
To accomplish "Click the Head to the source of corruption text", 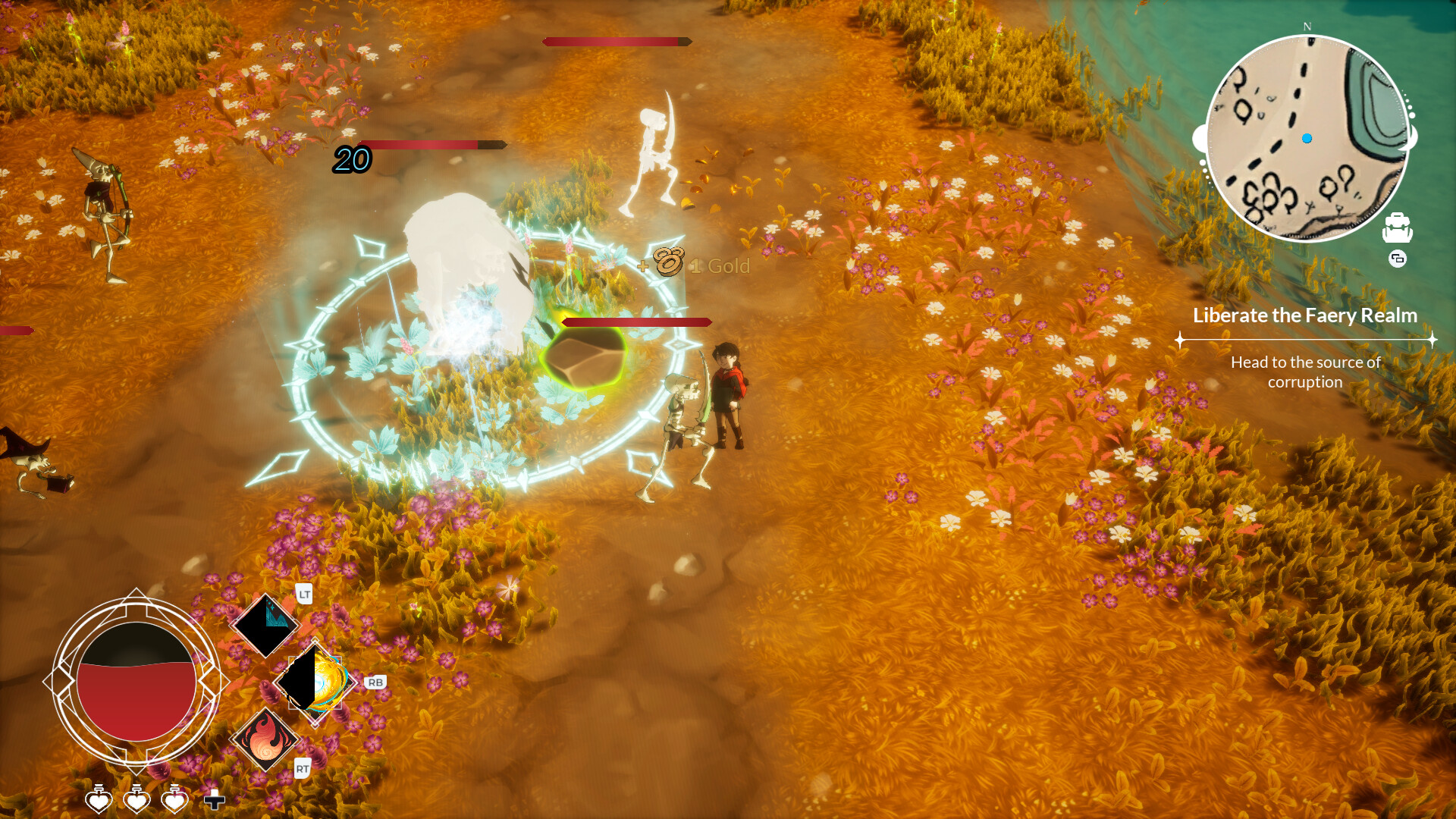I will point(1306,372).
